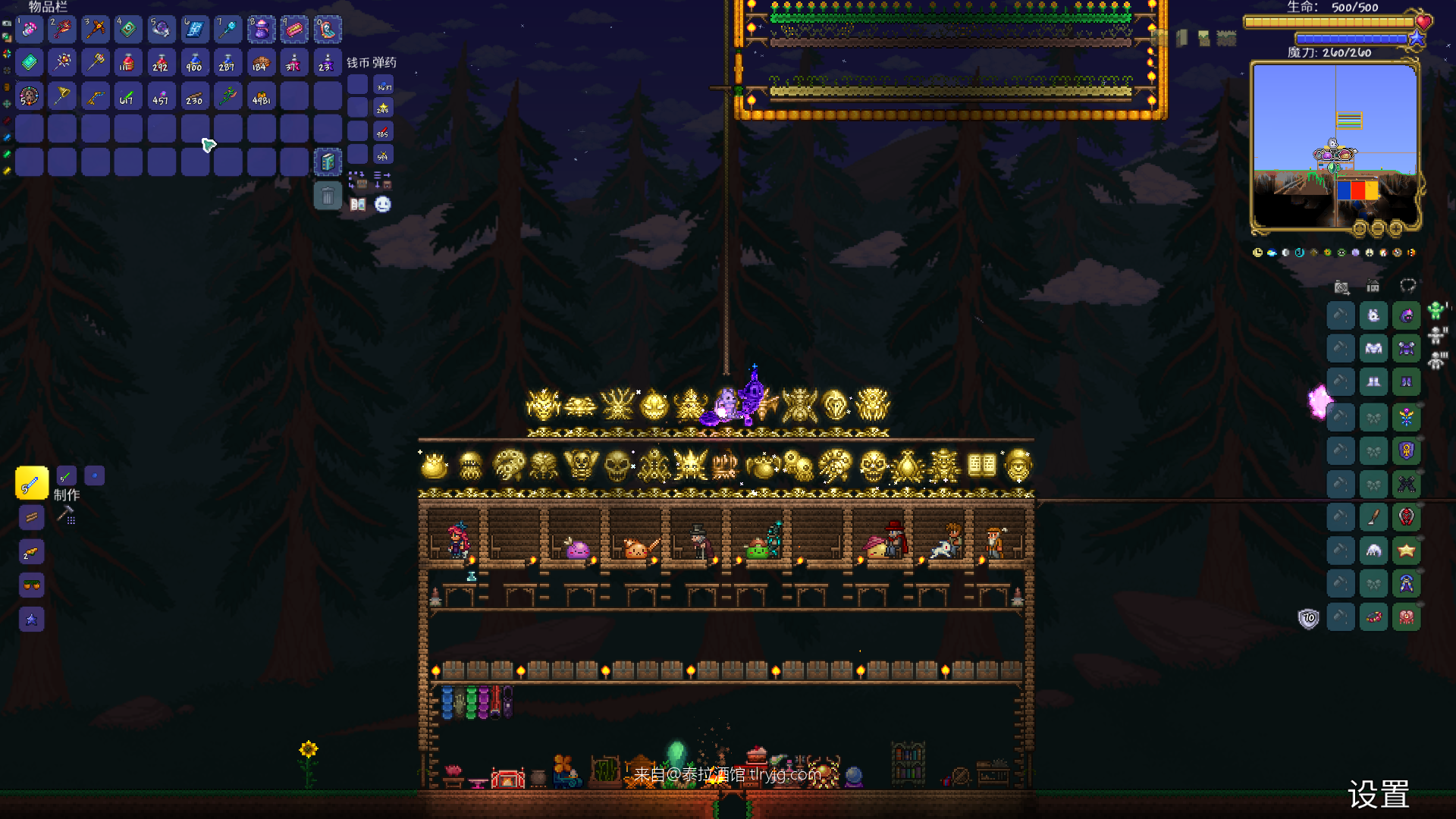
Task: Open the bestiary book icon
Action: [x=358, y=204]
